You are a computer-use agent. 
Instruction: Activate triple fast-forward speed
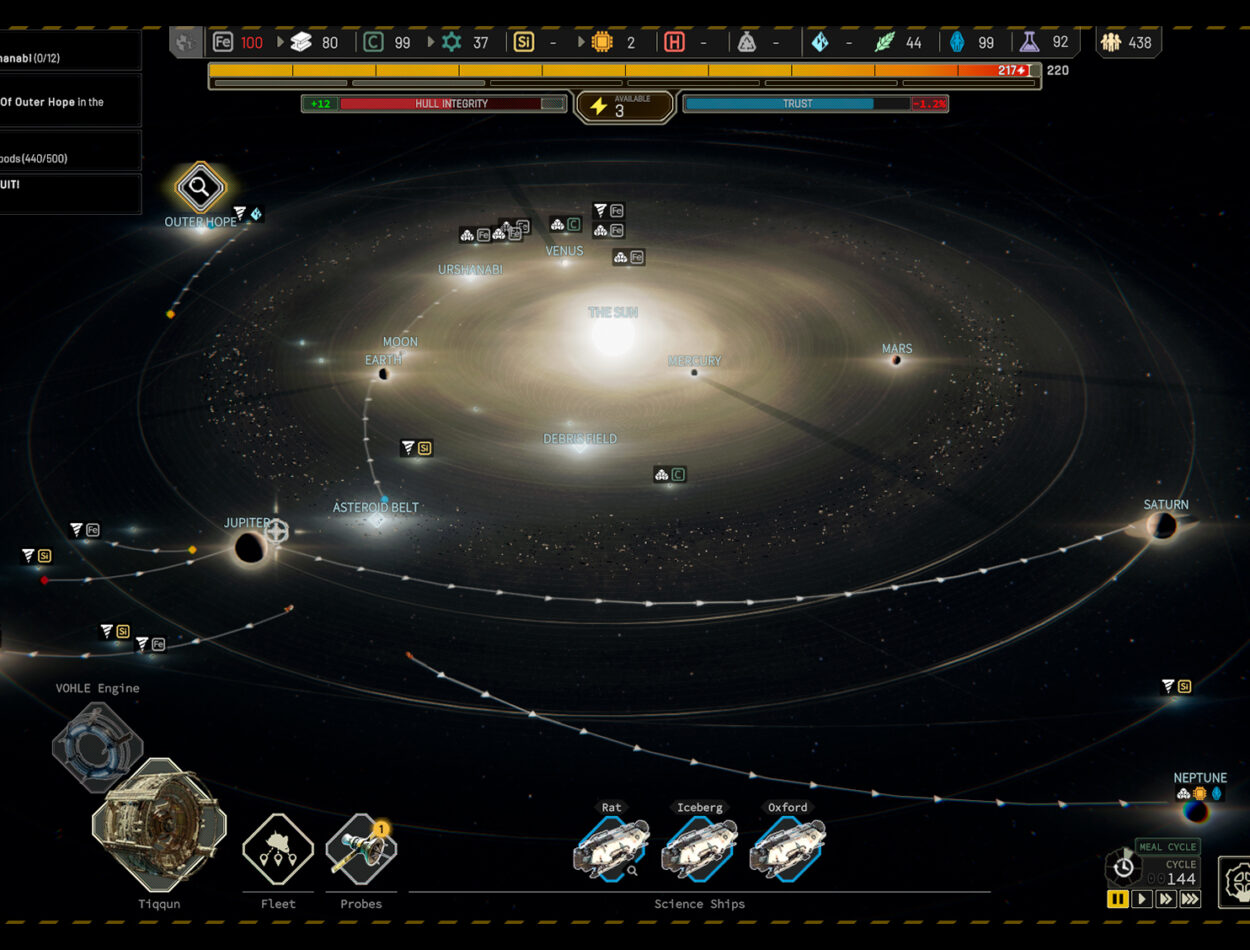pyautogui.click(x=1190, y=899)
